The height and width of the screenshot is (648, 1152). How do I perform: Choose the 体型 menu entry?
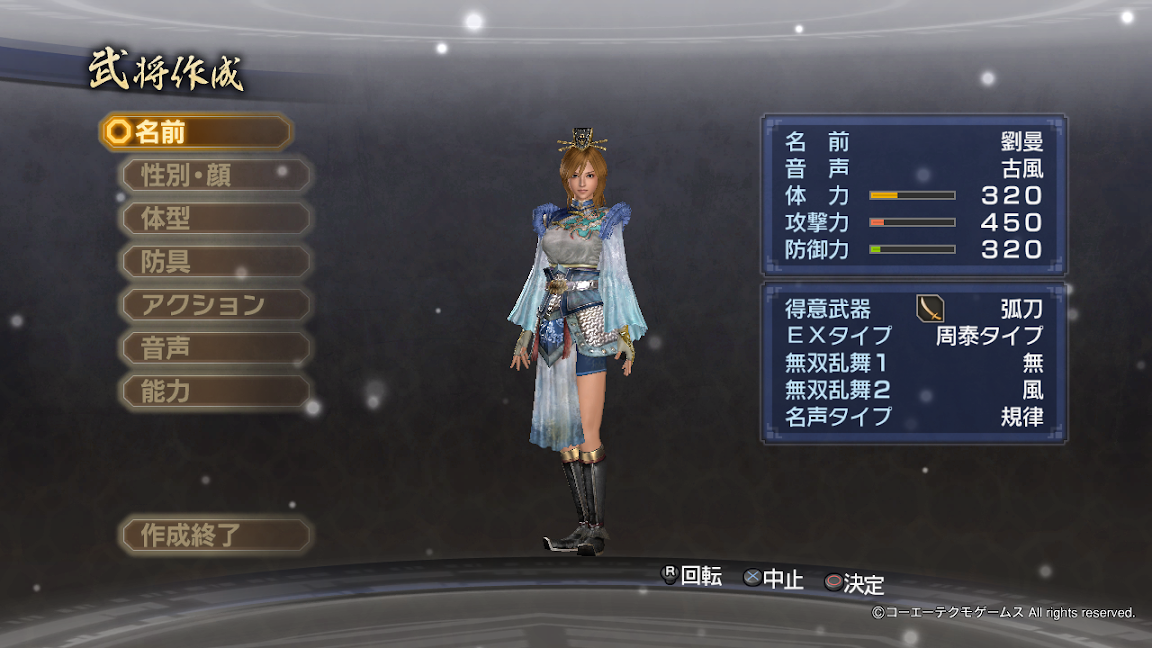[x=216, y=218]
